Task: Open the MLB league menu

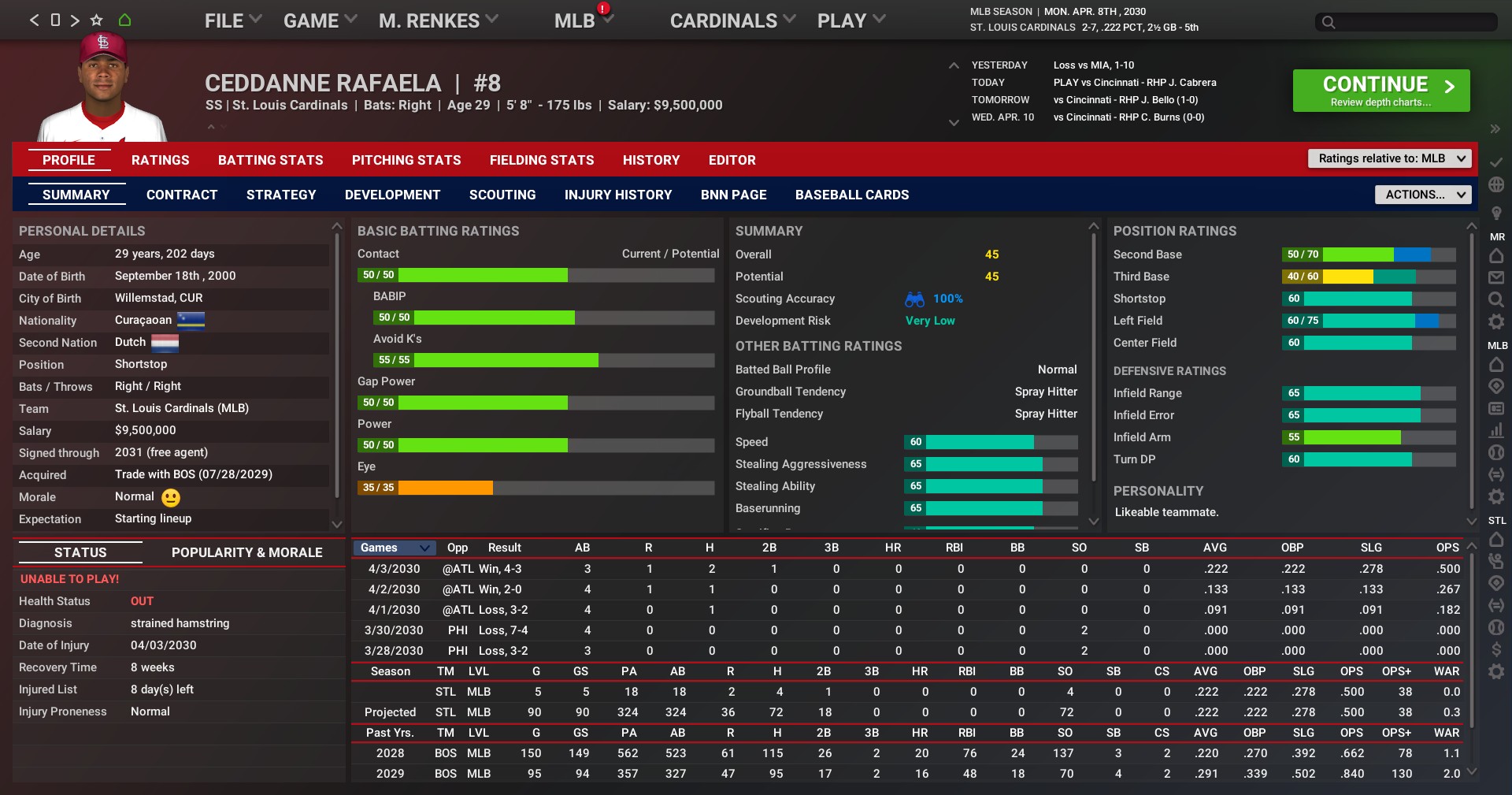Action: click(x=583, y=21)
